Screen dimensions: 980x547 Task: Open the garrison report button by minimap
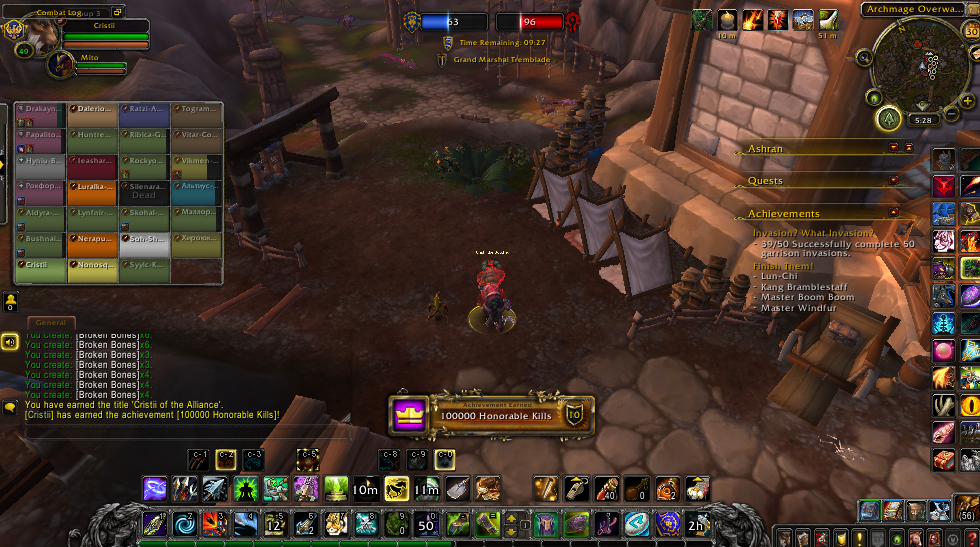click(888, 120)
